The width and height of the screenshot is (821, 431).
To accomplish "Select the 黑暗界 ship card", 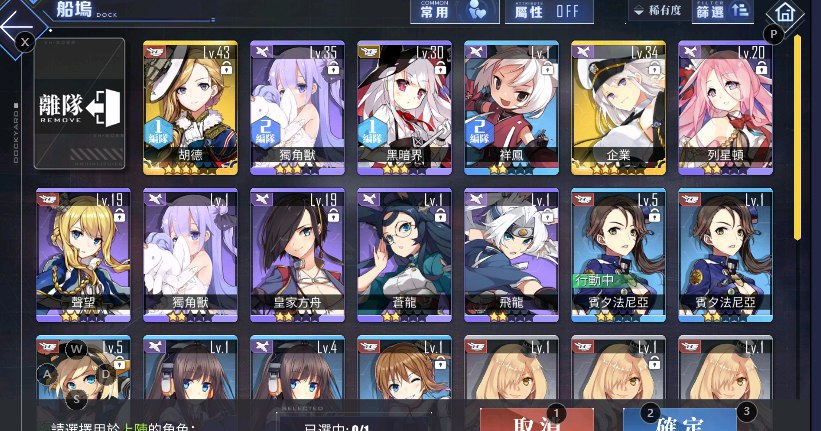I will [405, 108].
